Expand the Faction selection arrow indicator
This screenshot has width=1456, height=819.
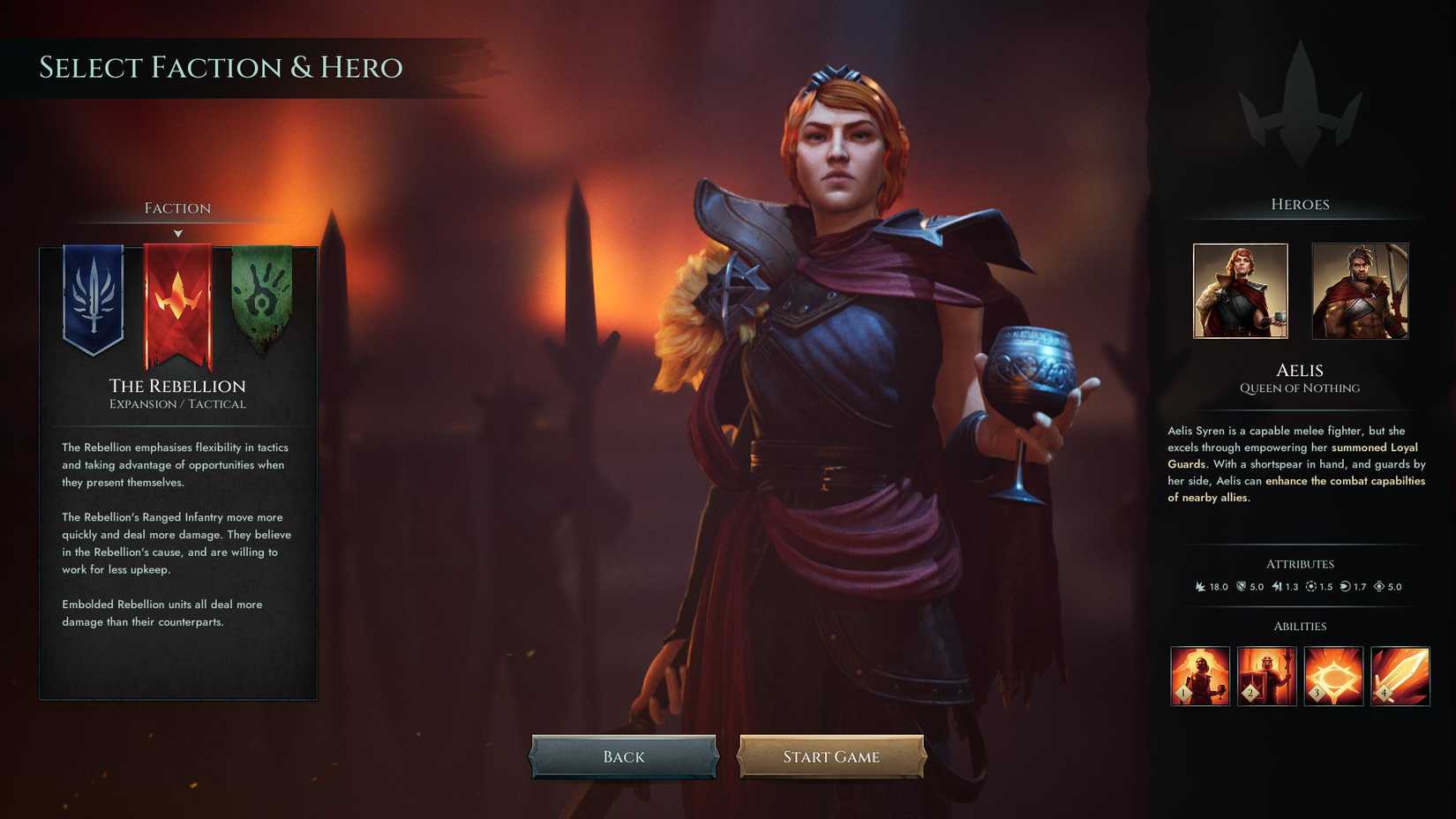point(178,233)
